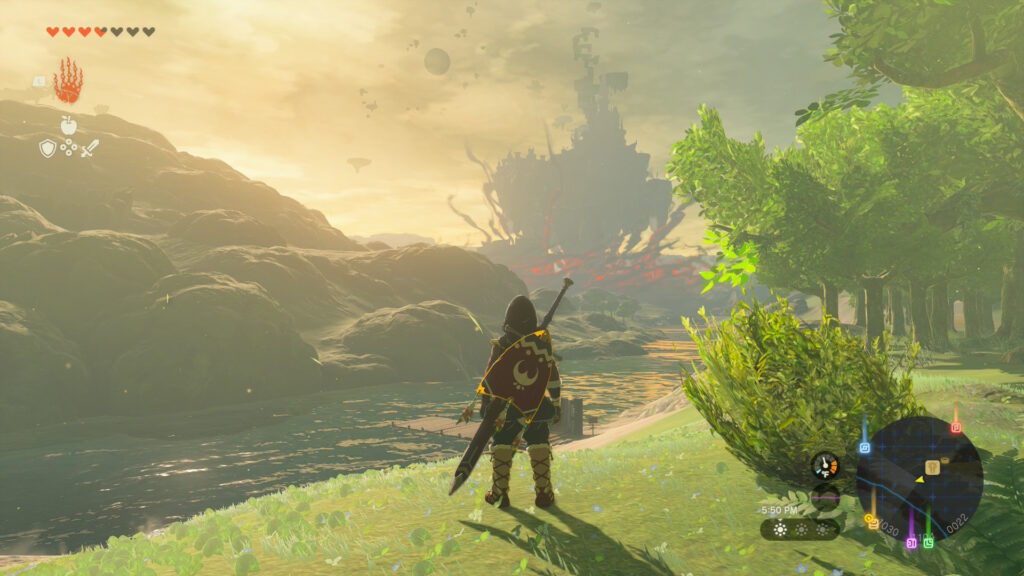Open the weather forecast sun panel
The width and height of the screenshot is (1024, 576).
click(800, 529)
